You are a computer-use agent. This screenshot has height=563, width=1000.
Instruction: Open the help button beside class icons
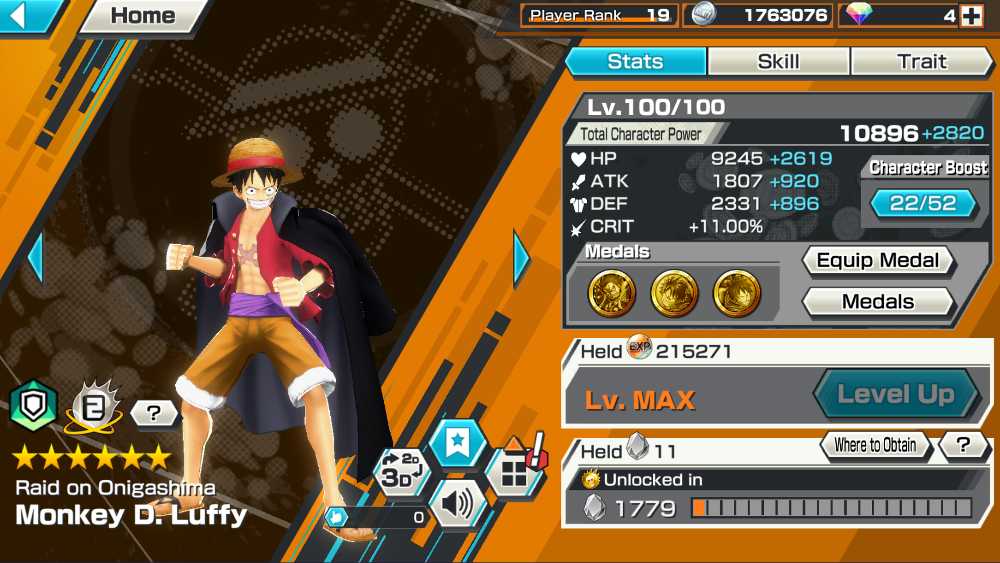pyautogui.click(x=154, y=412)
